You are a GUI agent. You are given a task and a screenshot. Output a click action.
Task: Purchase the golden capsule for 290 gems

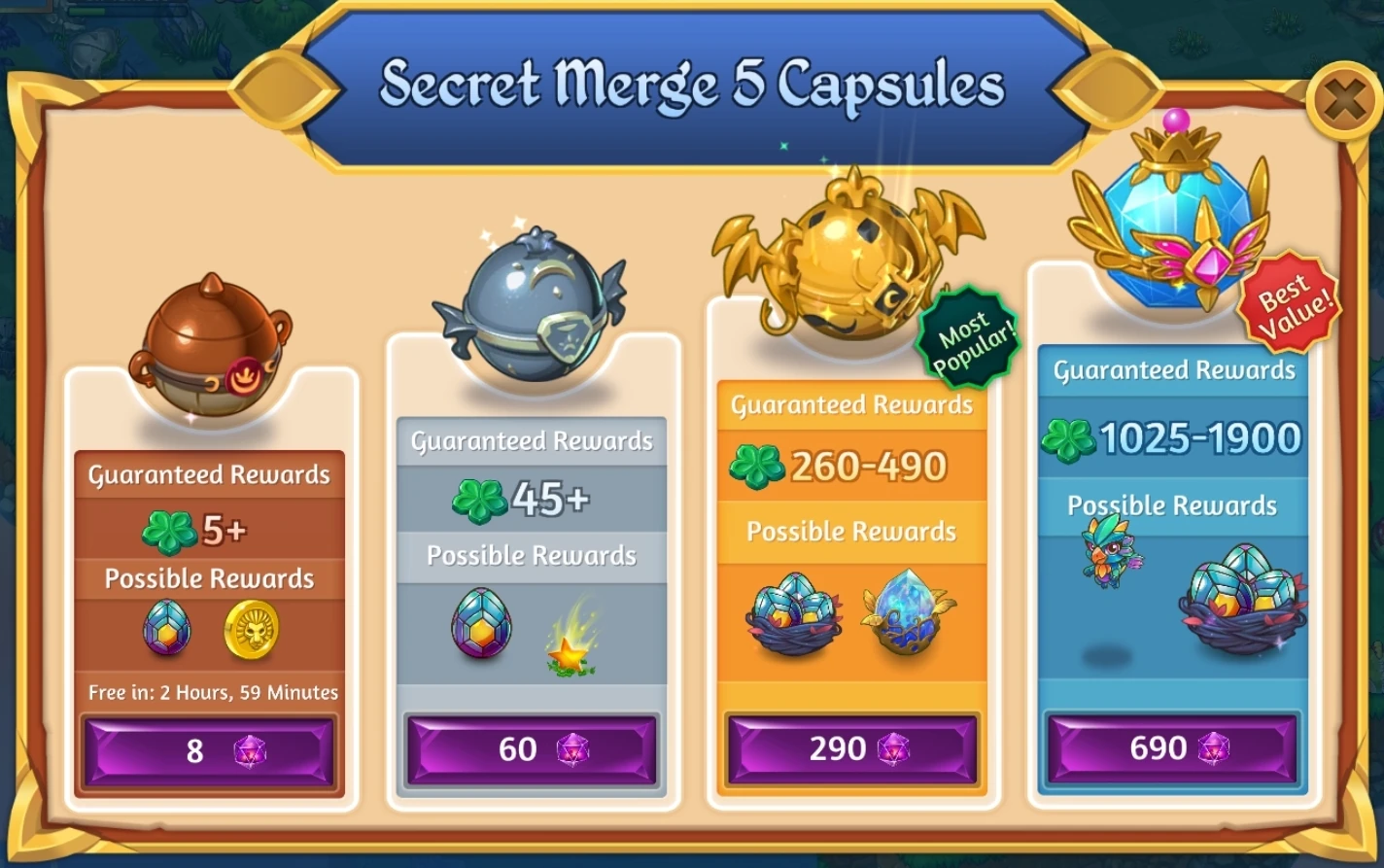click(x=851, y=749)
